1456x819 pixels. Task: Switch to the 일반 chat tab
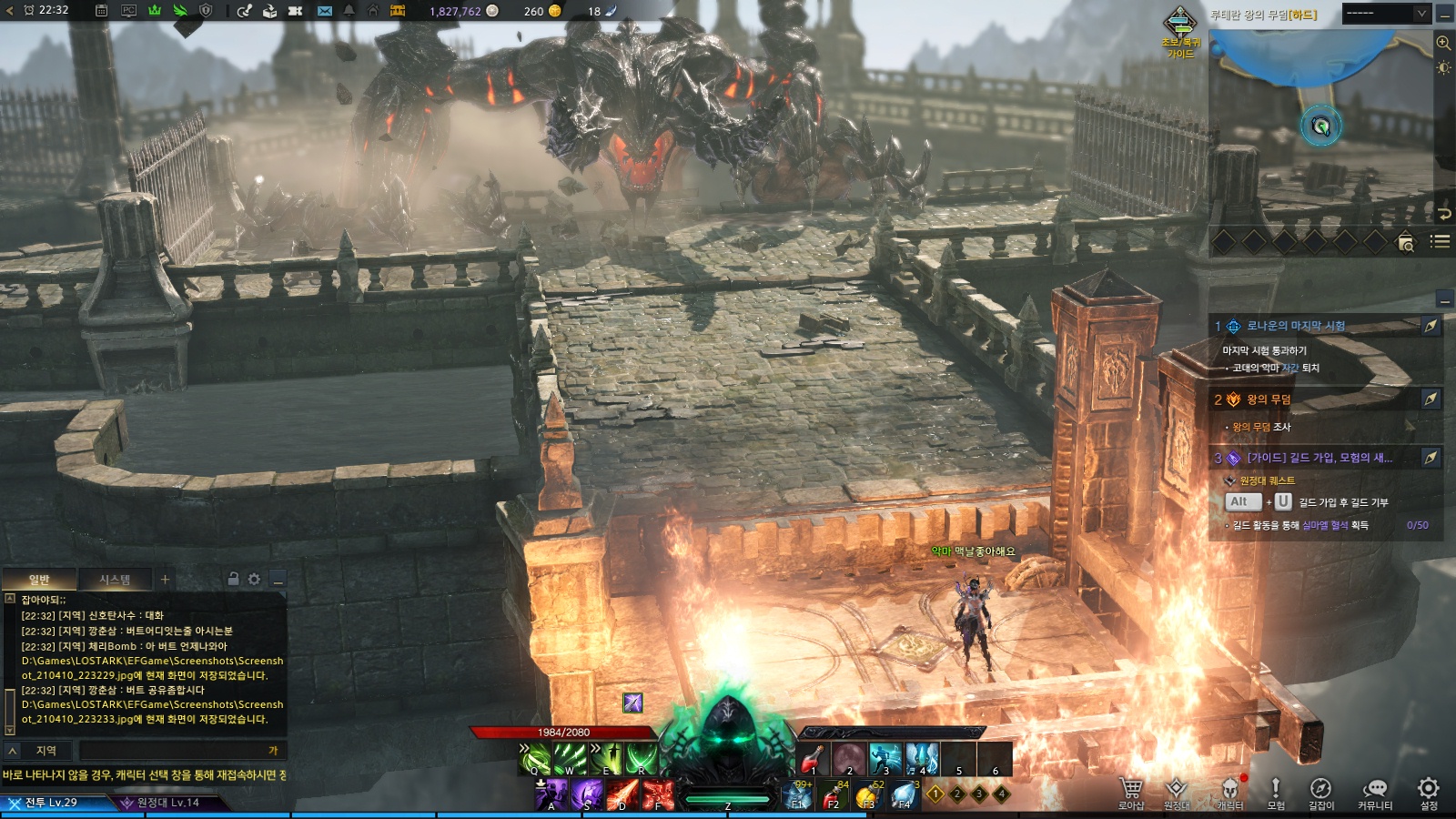pyautogui.click(x=39, y=580)
